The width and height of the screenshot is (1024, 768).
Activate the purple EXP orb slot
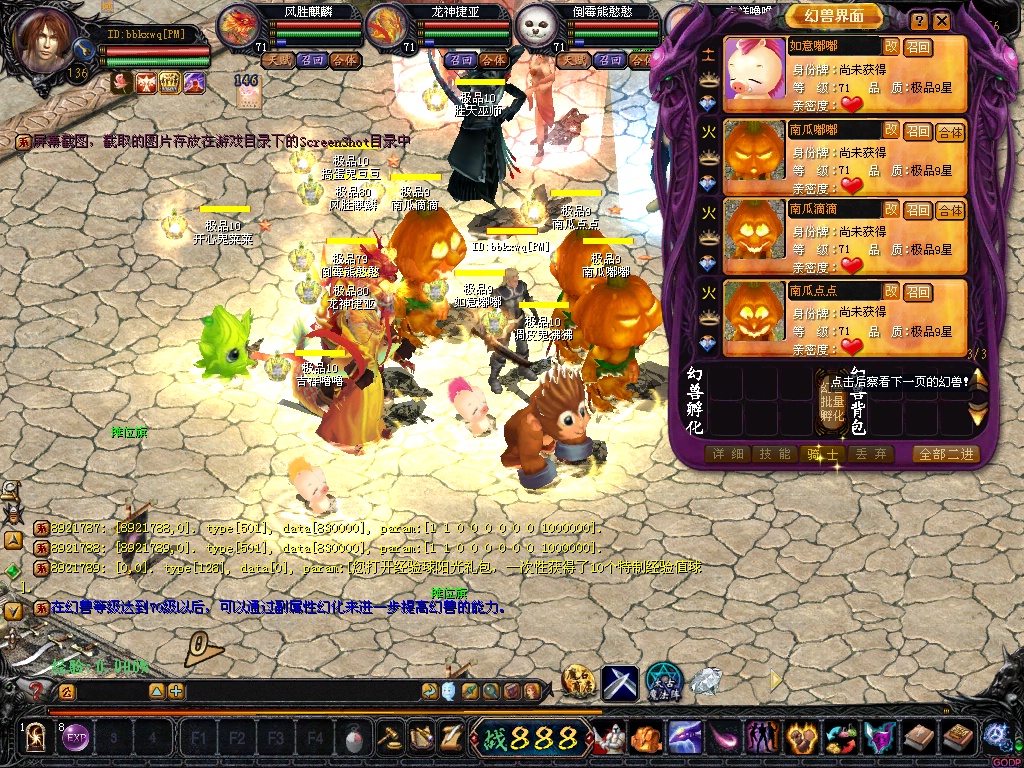pos(76,739)
